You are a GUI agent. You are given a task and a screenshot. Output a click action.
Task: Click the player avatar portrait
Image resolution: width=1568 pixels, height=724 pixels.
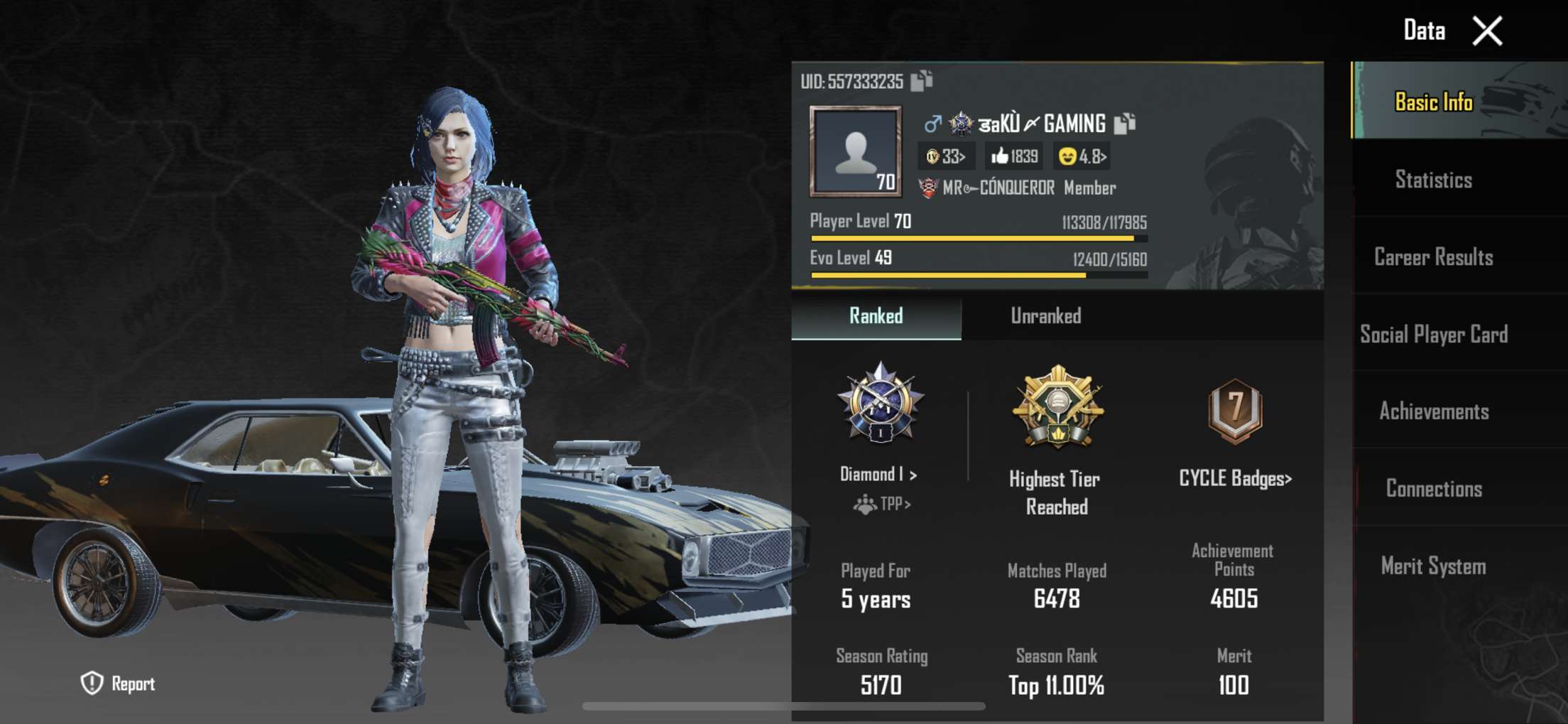856,151
